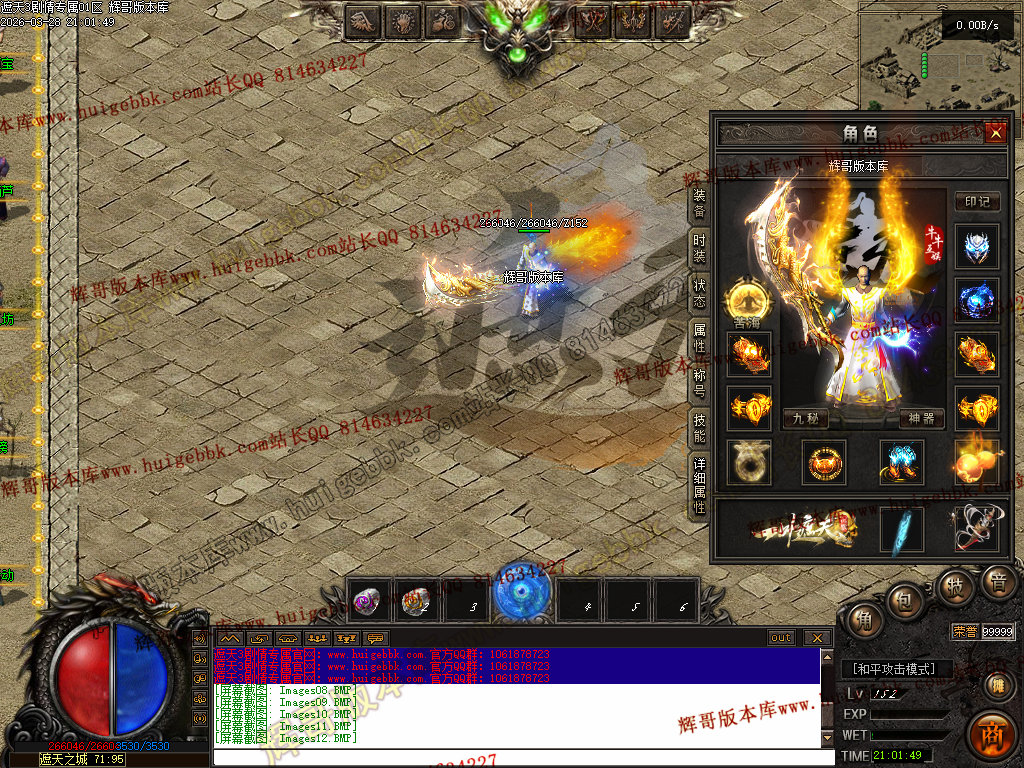Open the 详细属性 detailed stats tab
Viewport: 1024px width, 768px height.
[x=700, y=485]
